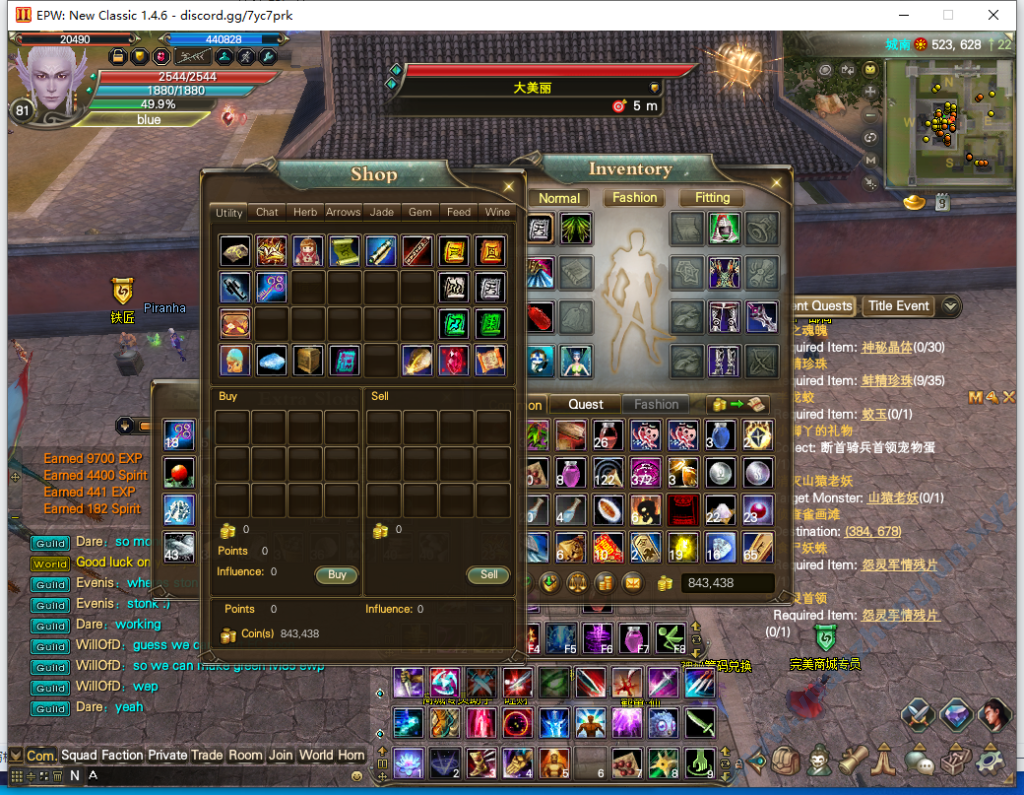The height and width of the screenshot is (795, 1024).
Task: Open the Arrows shop tab
Action: pyautogui.click(x=343, y=212)
